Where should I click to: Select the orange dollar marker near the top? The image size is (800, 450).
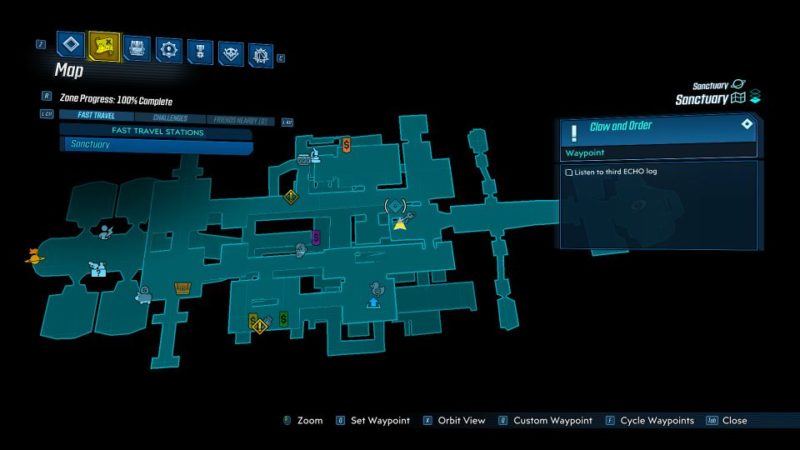coord(346,145)
